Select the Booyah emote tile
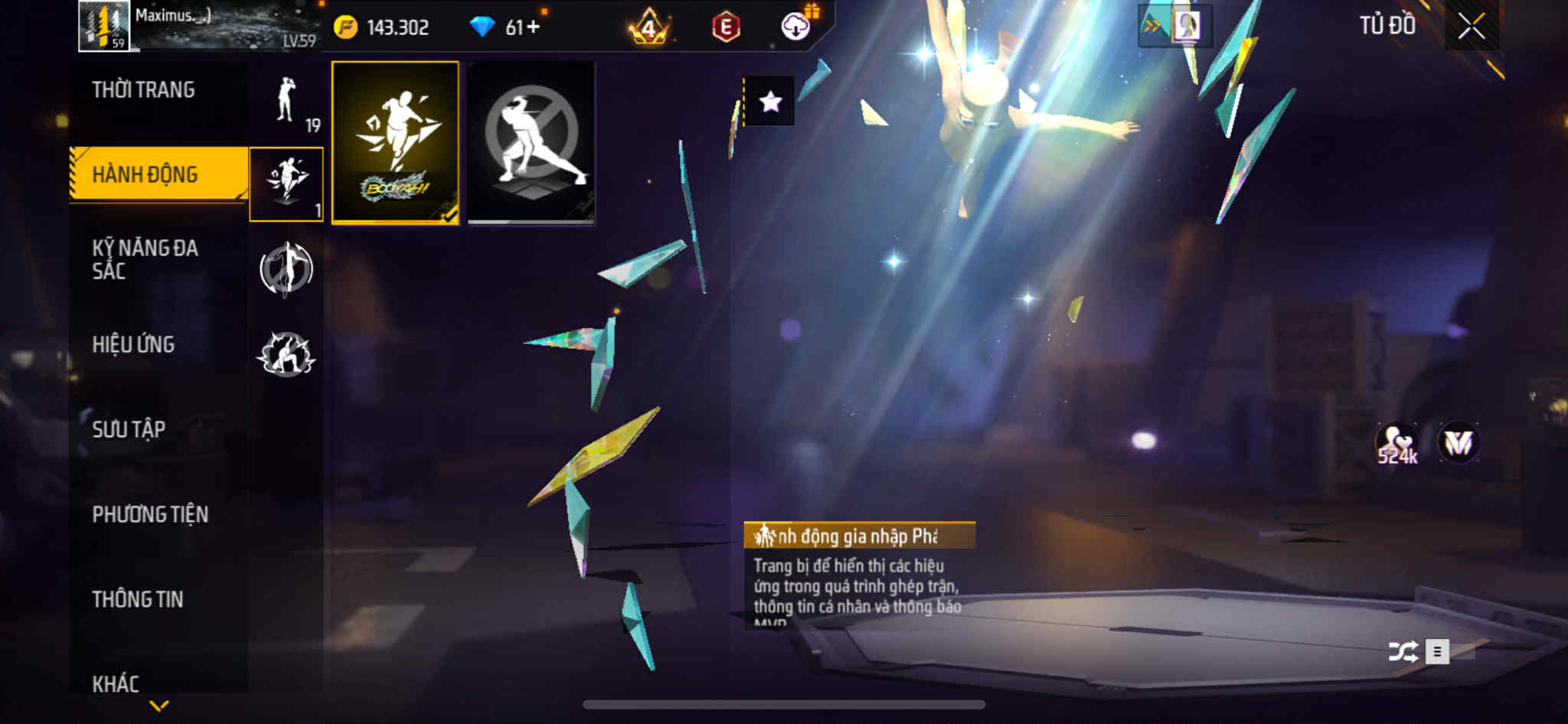The height and width of the screenshot is (724, 1568). click(x=395, y=143)
